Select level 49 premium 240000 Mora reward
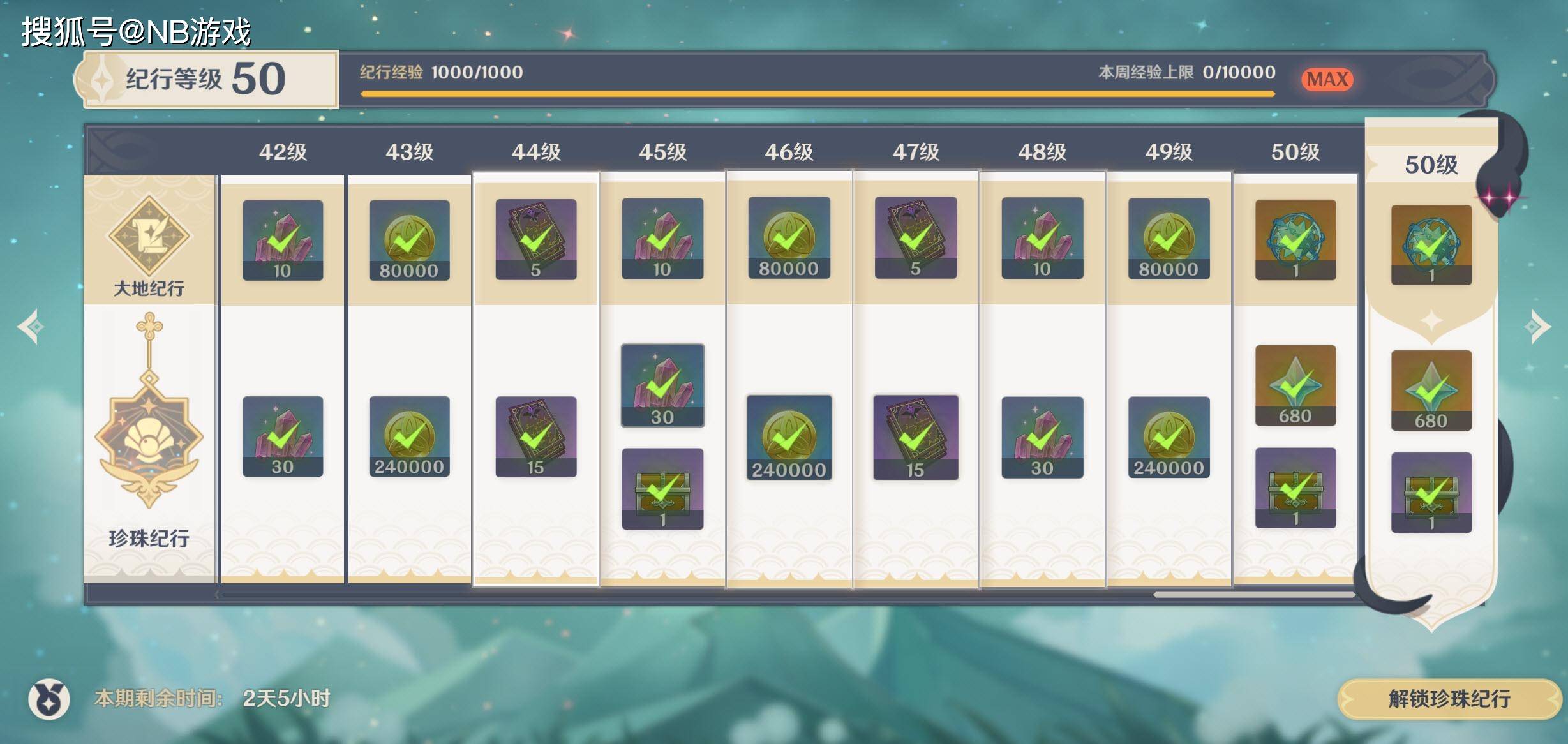The height and width of the screenshot is (744, 1568). click(x=1169, y=437)
